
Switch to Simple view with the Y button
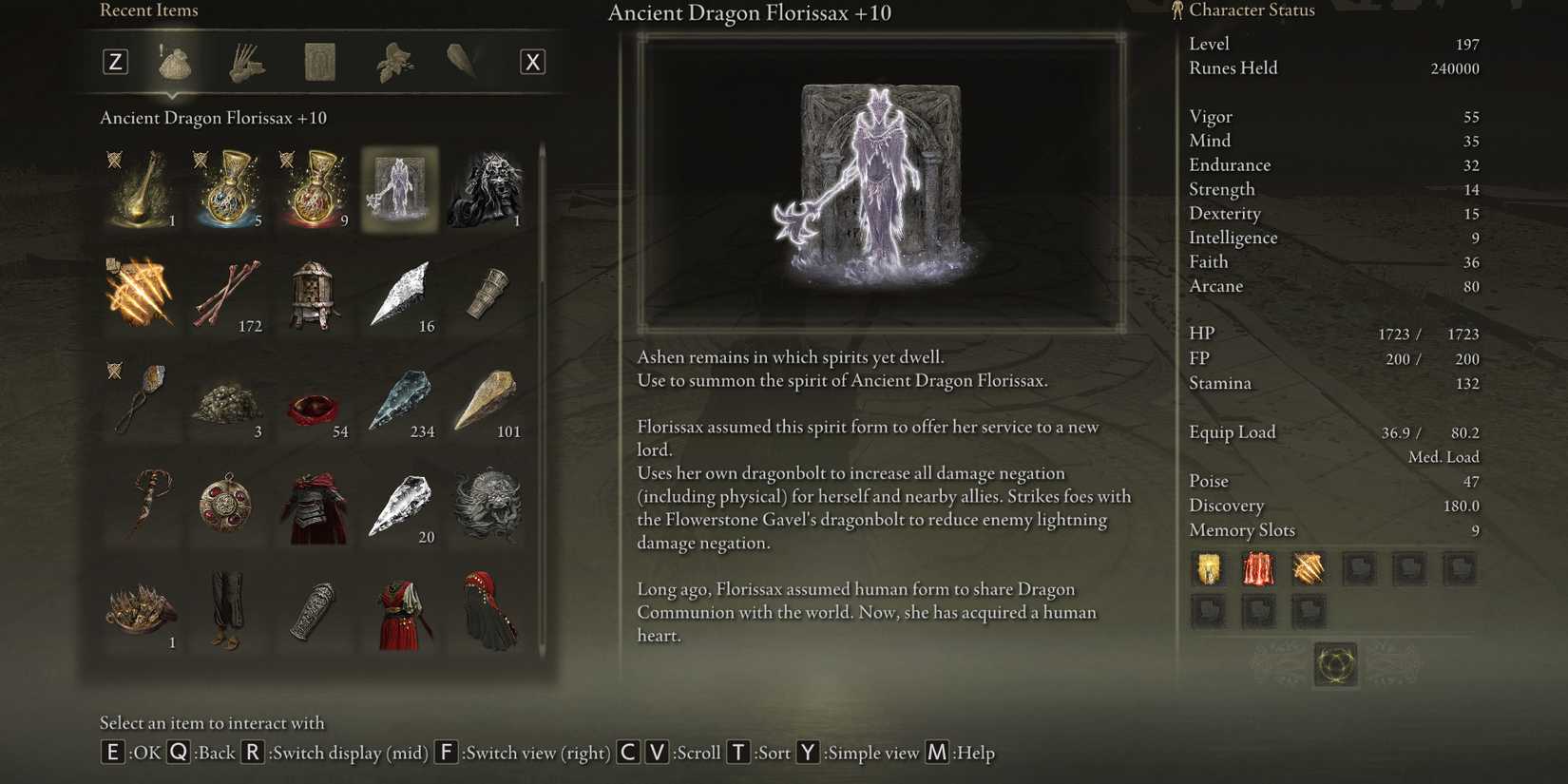coord(809,752)
